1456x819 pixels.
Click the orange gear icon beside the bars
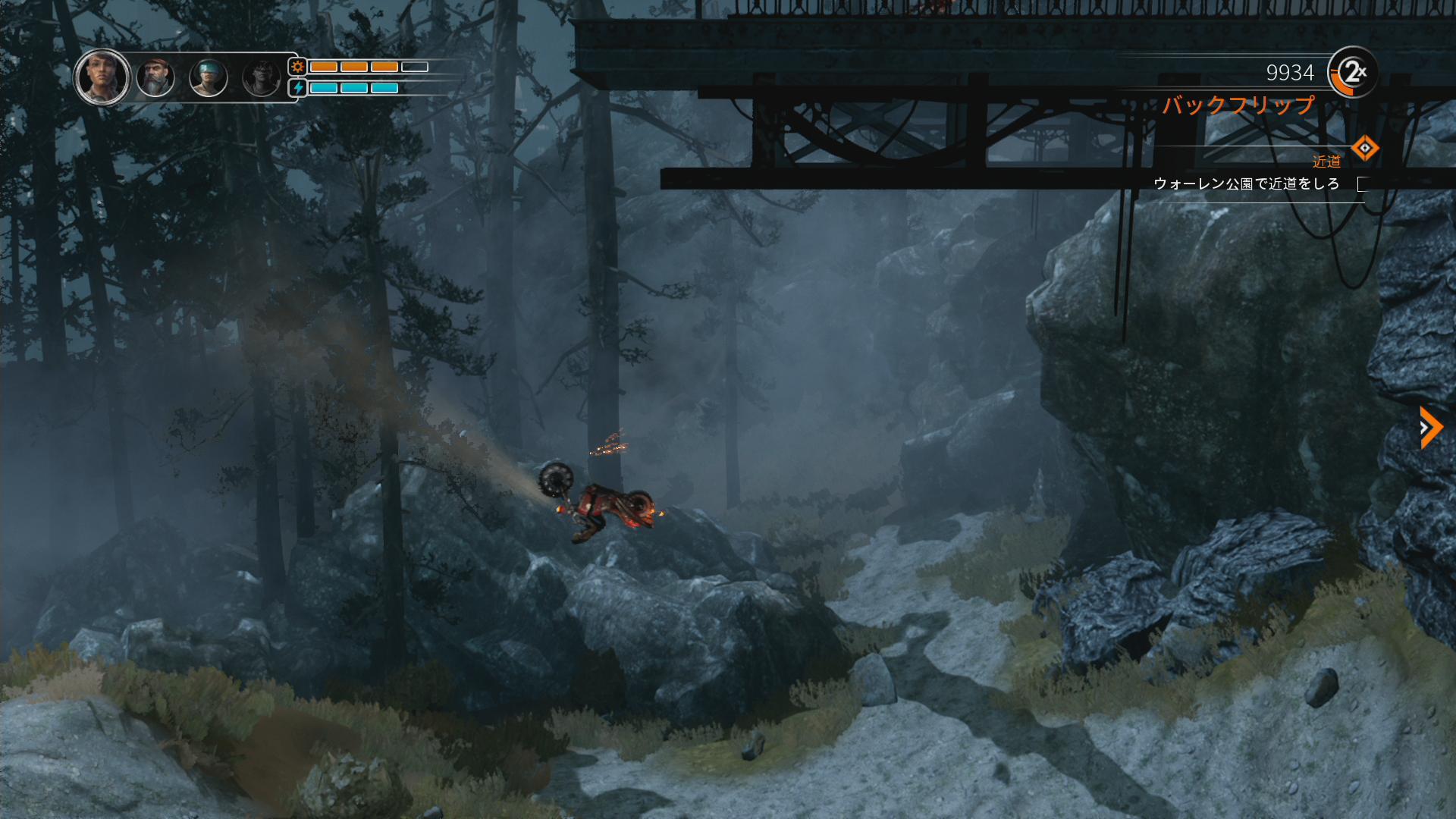[298, 67]
